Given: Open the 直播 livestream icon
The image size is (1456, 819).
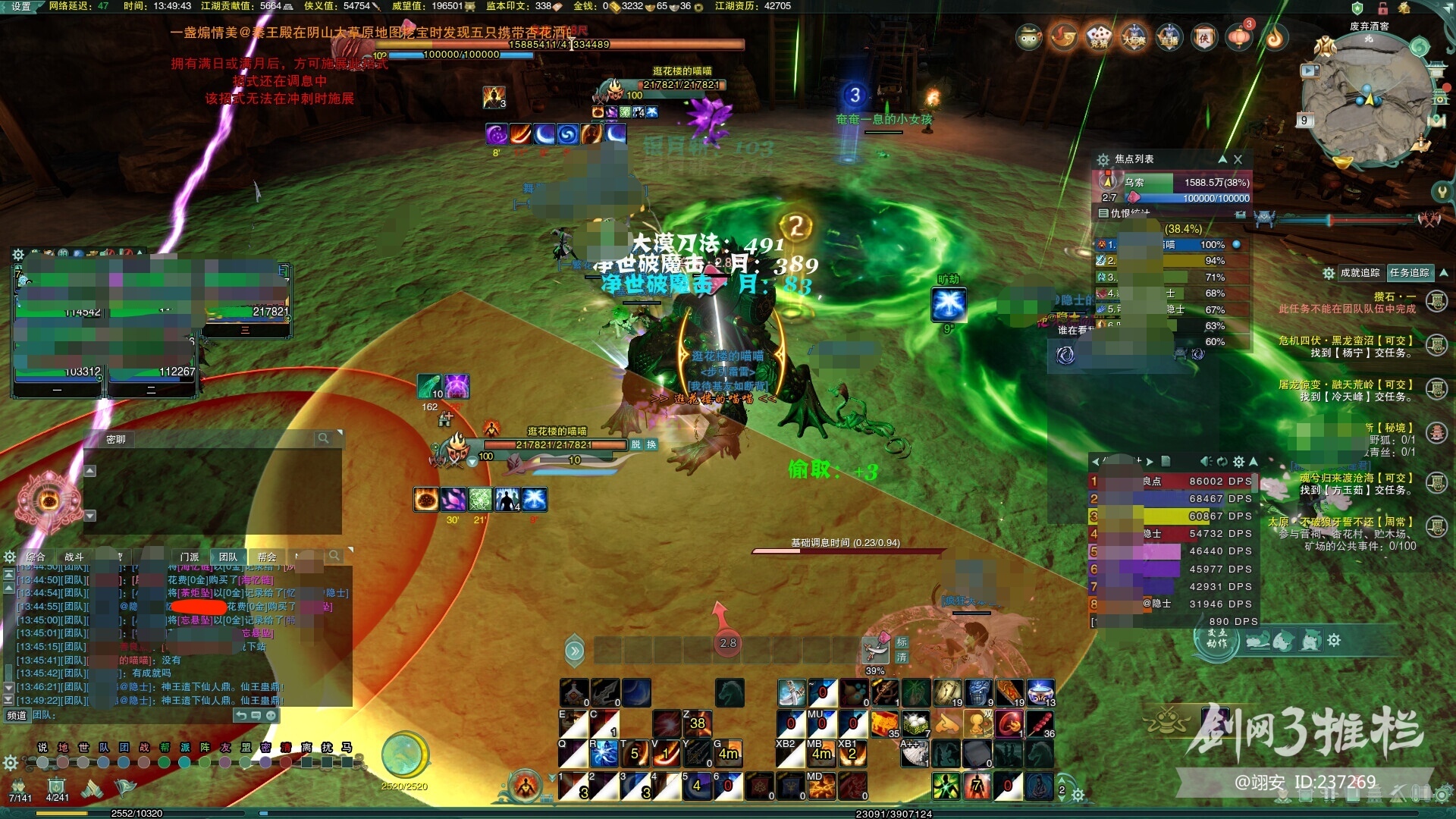Looking at the screenshot, I should click(1169, 36).
